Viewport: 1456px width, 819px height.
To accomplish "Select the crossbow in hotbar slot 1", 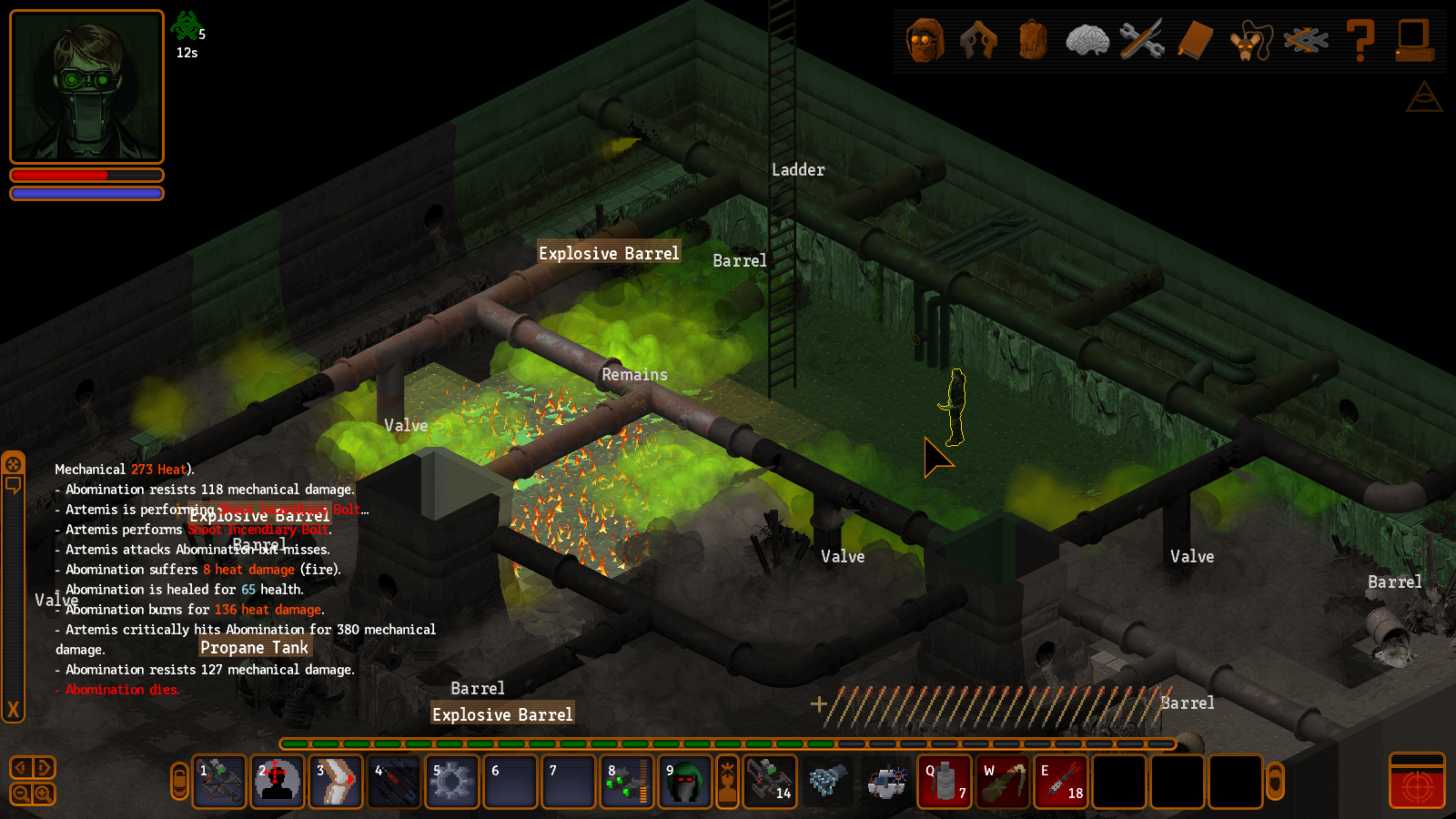I will [219, 782].
